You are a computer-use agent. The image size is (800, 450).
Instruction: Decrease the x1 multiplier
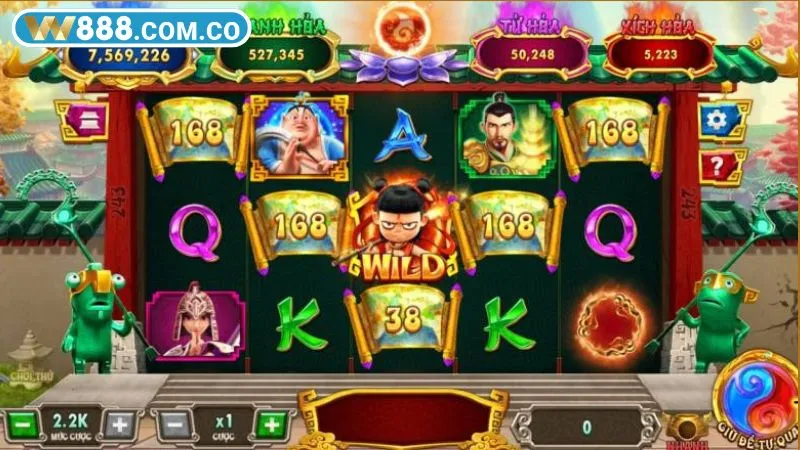[x=173, y=424]
